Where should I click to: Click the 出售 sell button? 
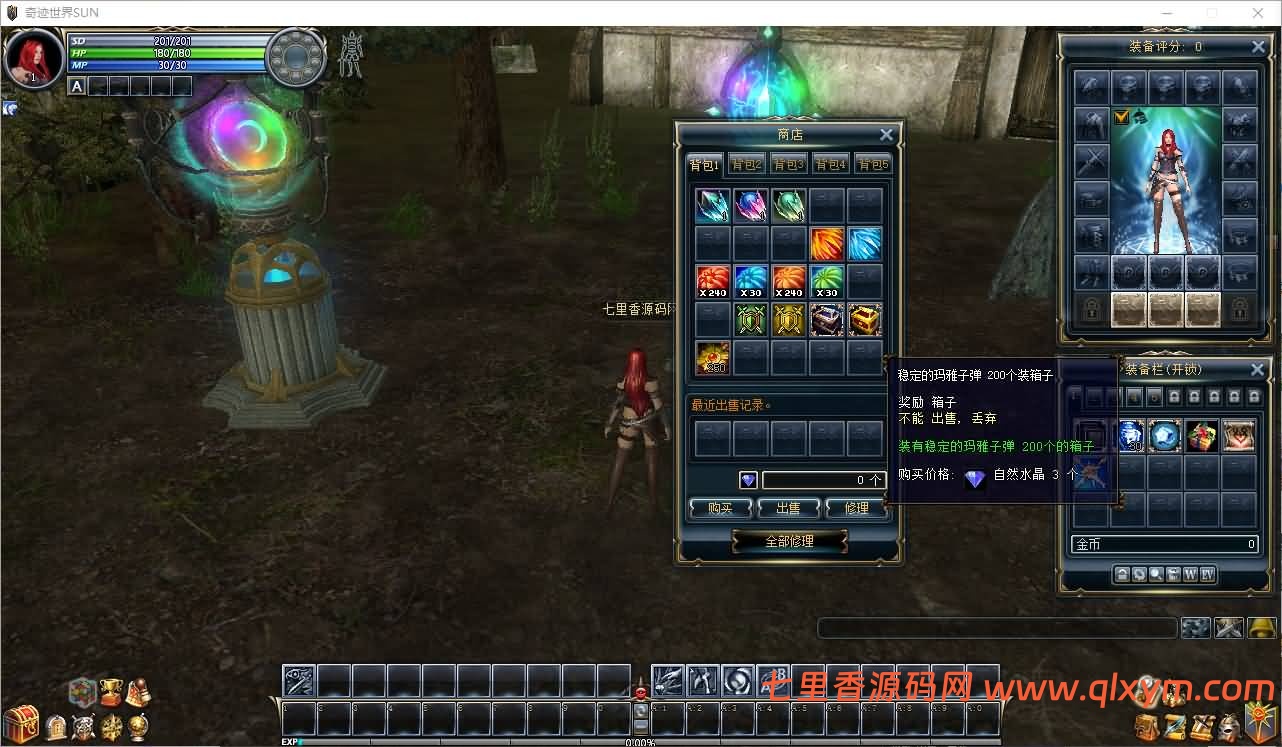pyautogui.click(x=788, y=508)
